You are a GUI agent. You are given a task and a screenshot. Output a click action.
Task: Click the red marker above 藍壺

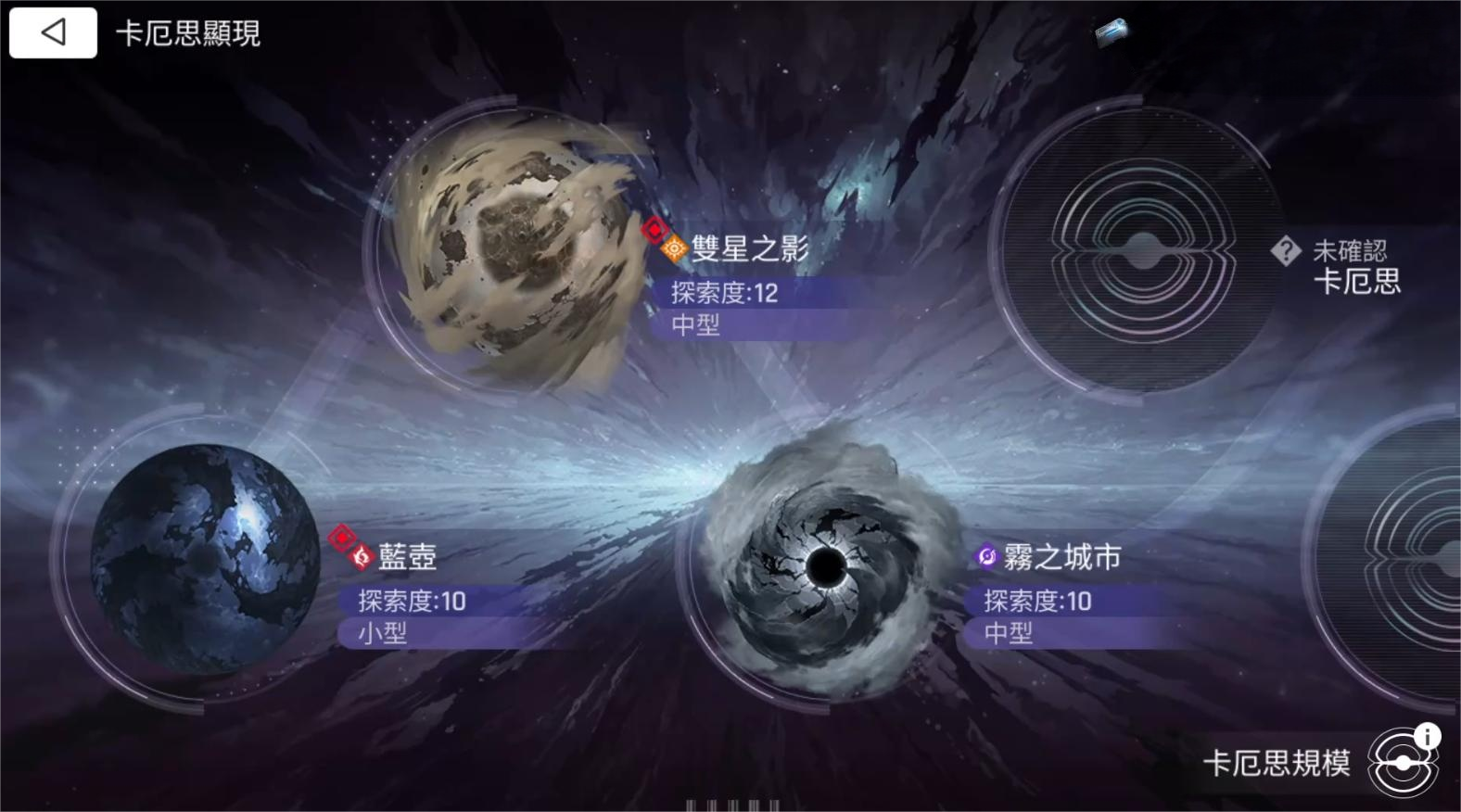click(343, 536)
